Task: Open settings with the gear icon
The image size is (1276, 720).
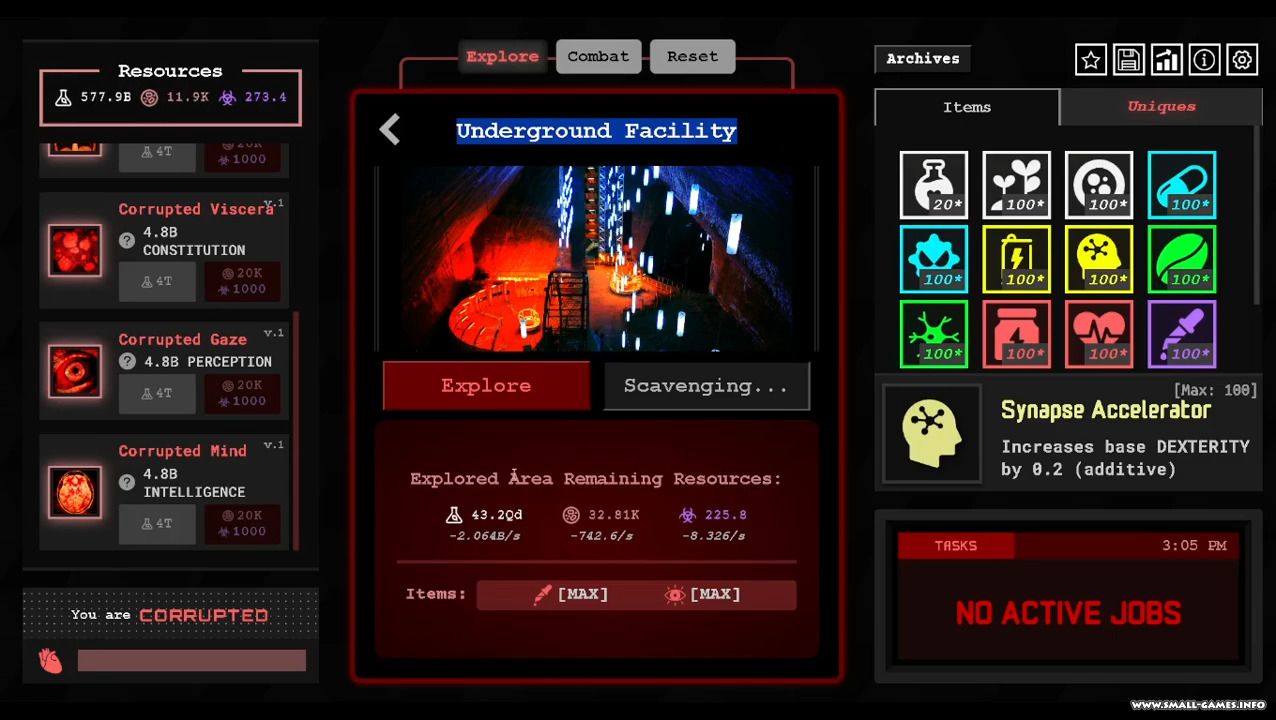Action: pyautogui.click(x=1242, y=60)
